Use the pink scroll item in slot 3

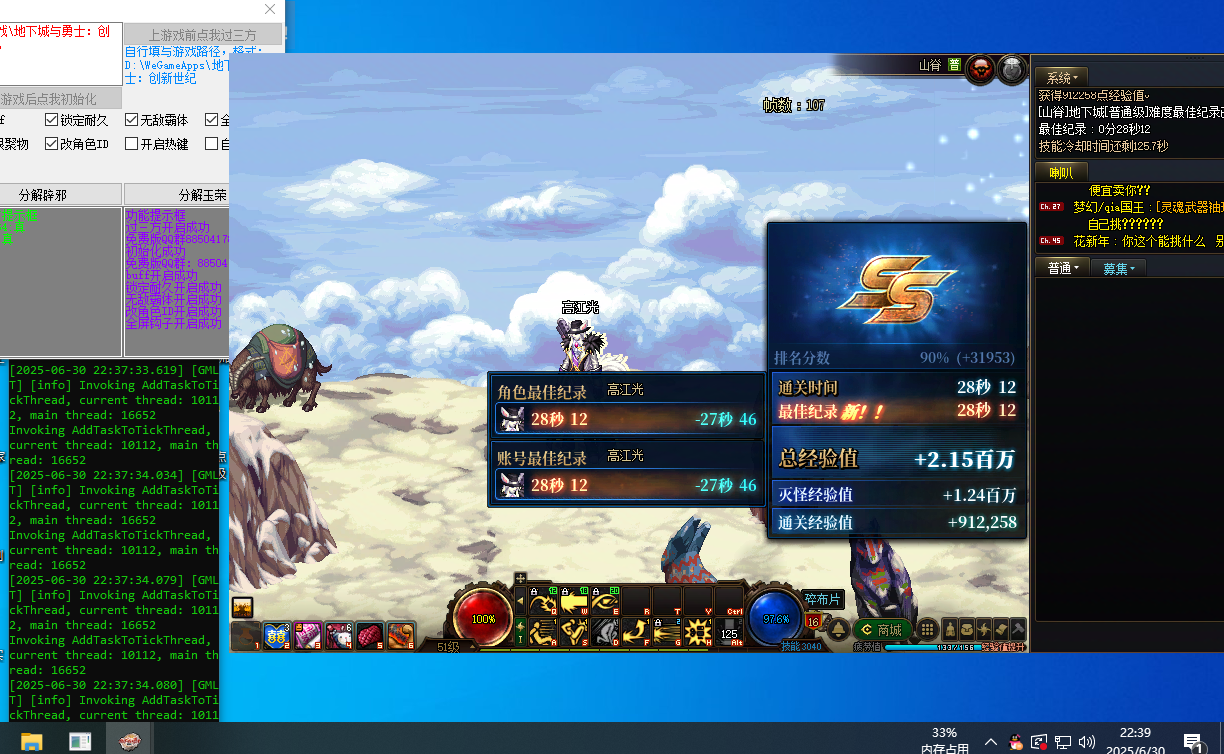point(308,635)
